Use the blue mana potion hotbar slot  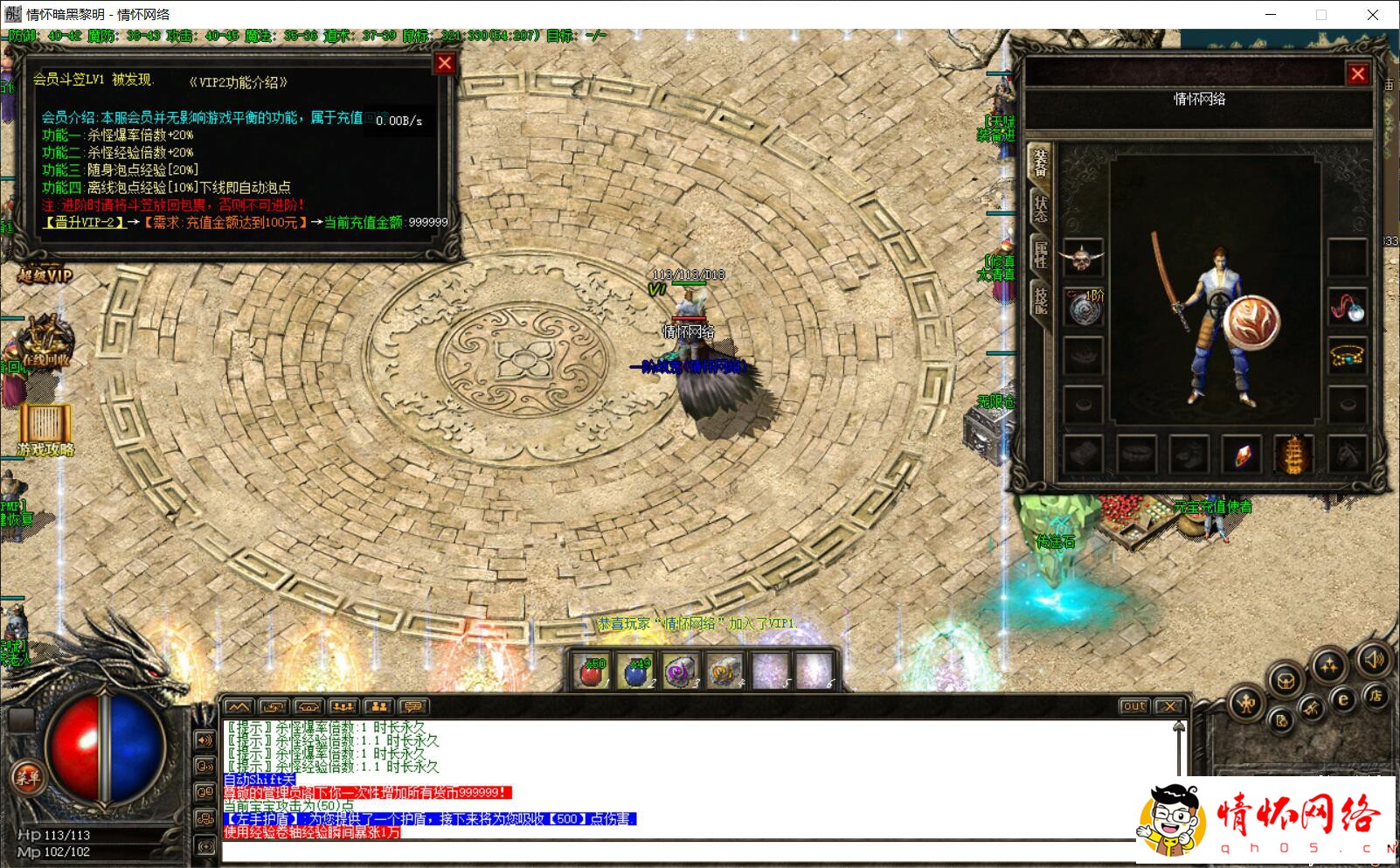click(x=637, y=671)
